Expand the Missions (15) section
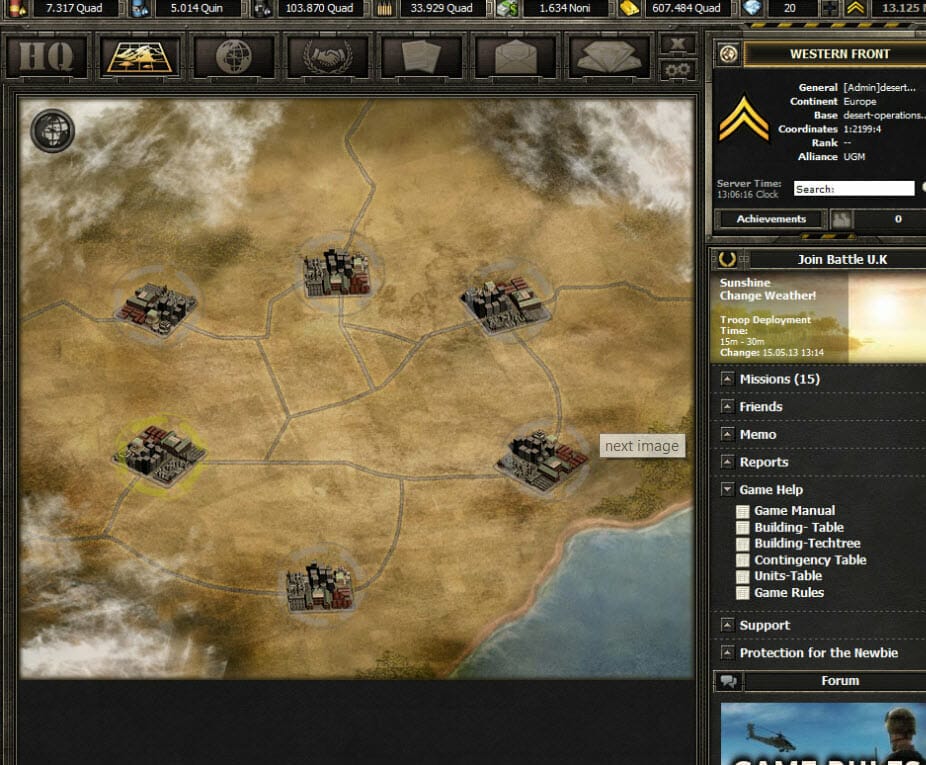The height and width of the screenshot is (765, 926). pos(779,380)
